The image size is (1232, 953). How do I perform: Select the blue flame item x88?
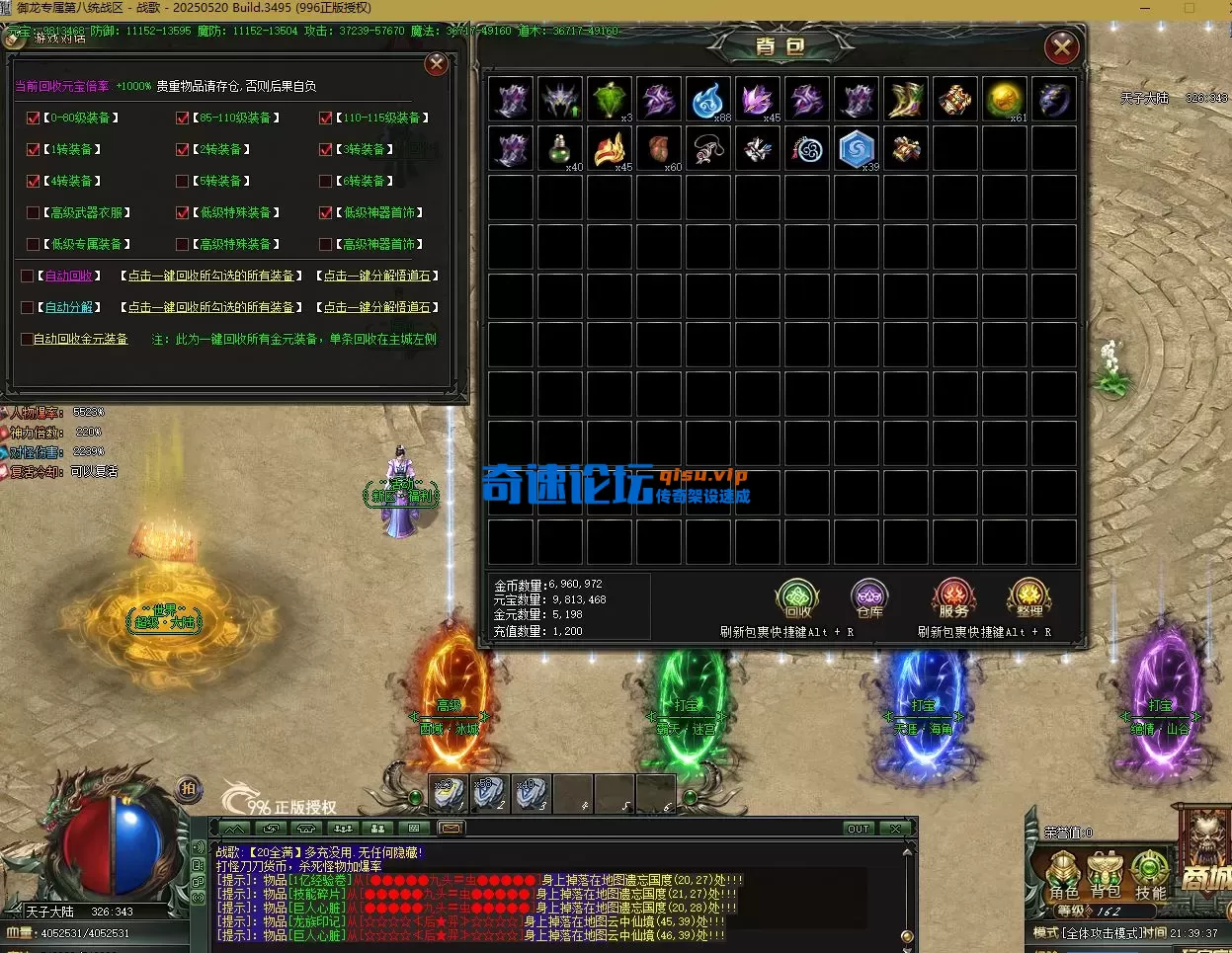tap(708, 100)
